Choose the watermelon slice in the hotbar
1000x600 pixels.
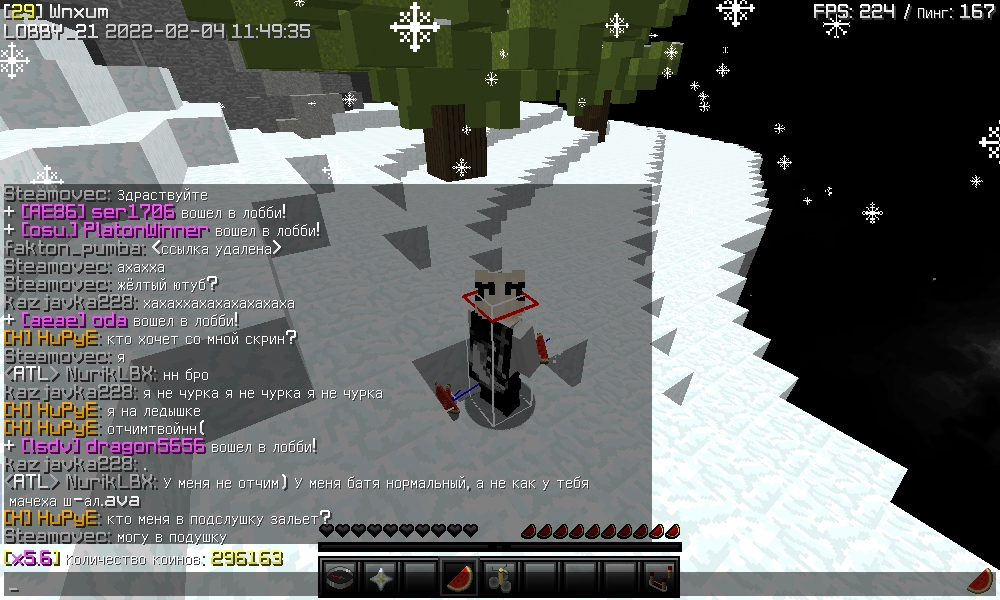click(x=459, y=578)
